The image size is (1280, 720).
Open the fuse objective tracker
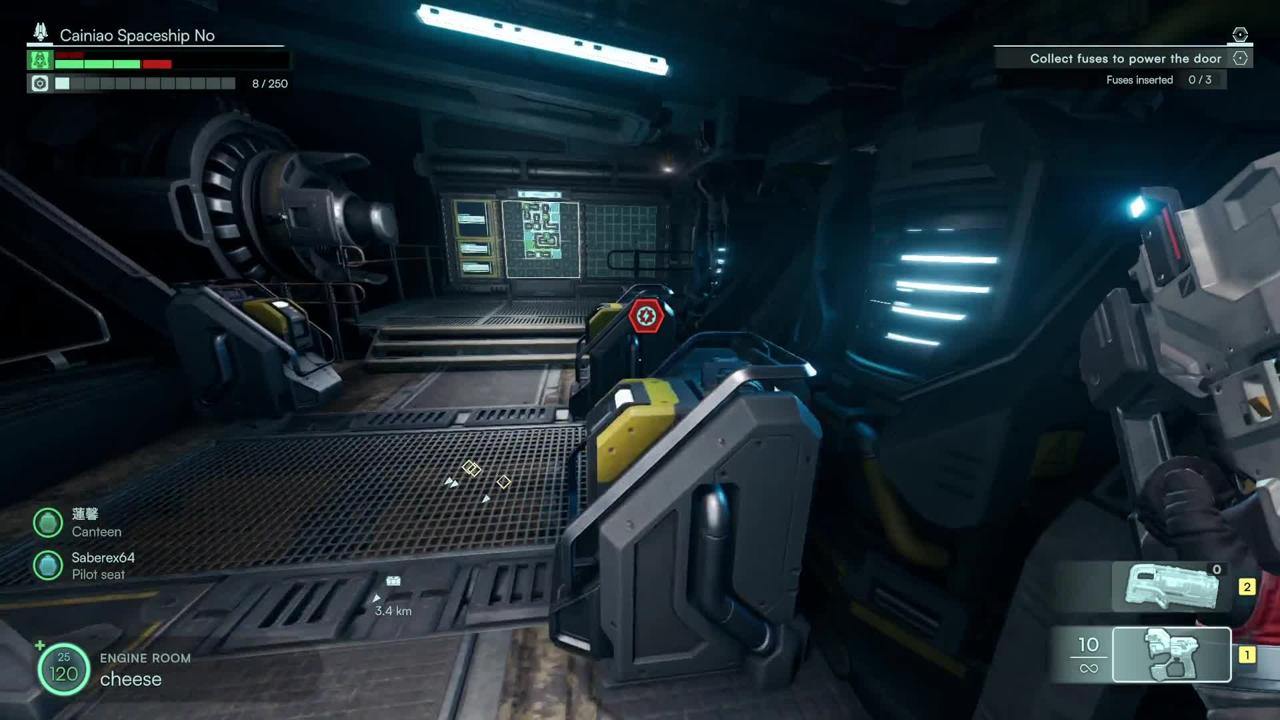pos(1125,59)
